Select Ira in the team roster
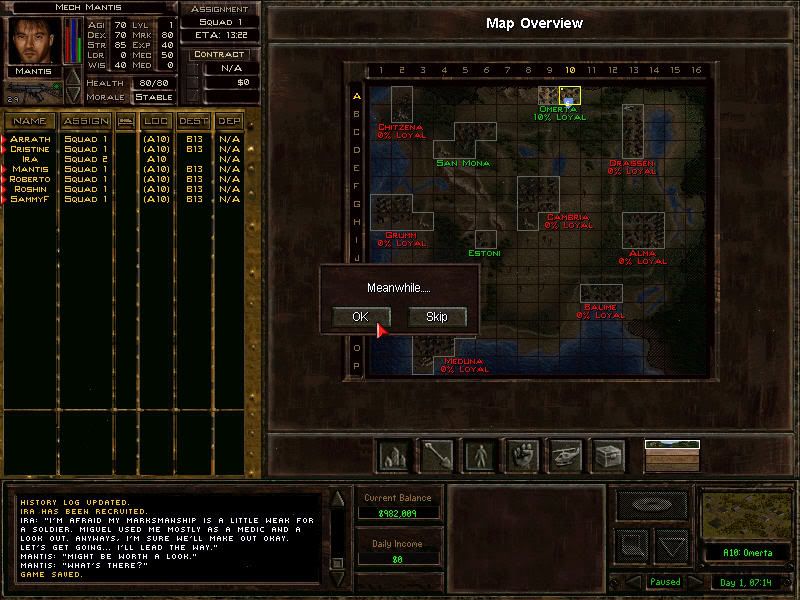 tap(30, 159)
